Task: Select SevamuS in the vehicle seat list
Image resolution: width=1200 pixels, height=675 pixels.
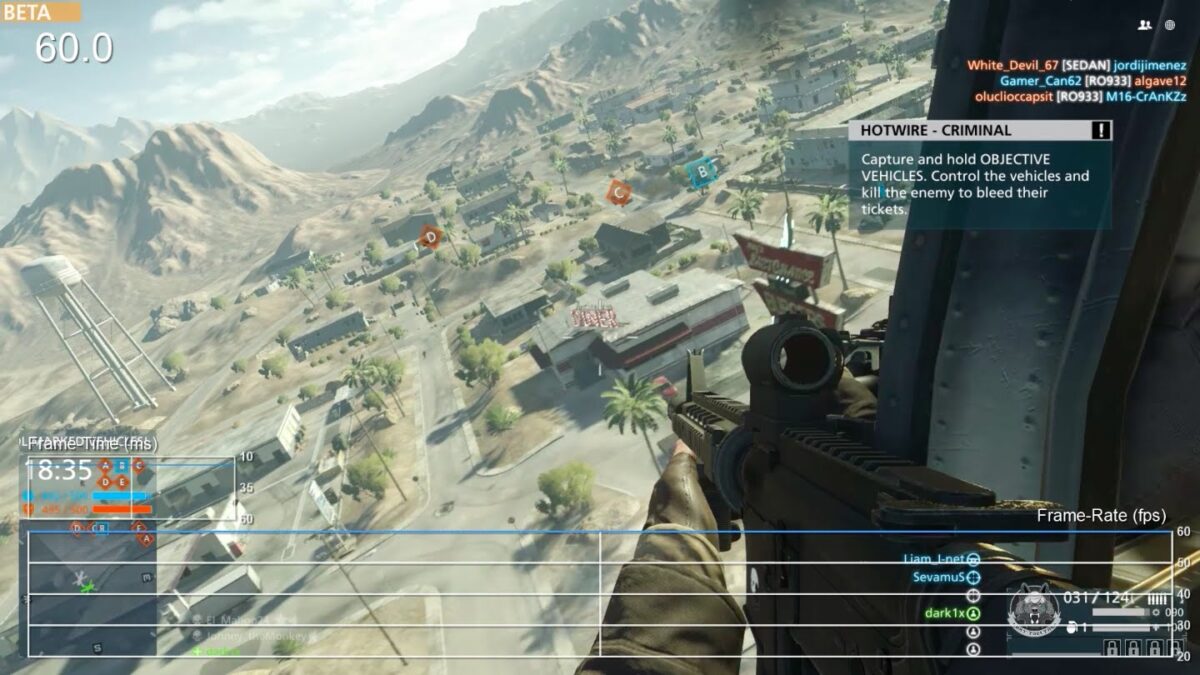Action: pos(937,577)
